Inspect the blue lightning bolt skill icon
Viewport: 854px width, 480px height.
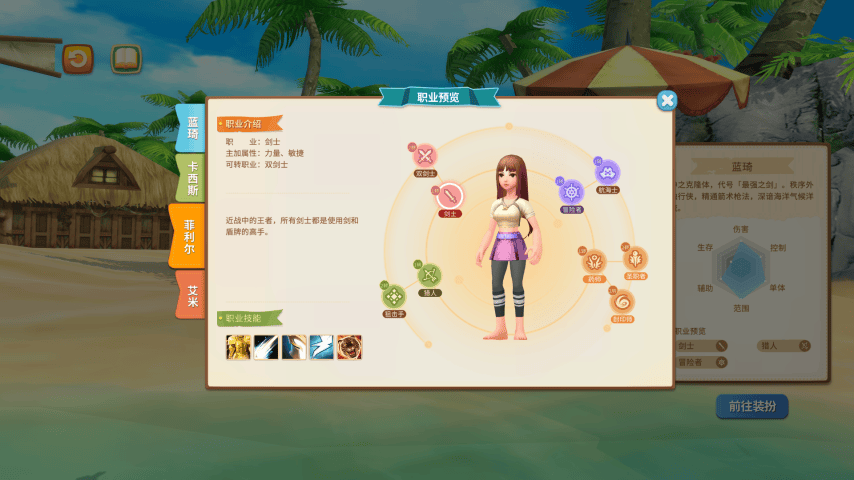pyautogui.click(x=321, y=347)
